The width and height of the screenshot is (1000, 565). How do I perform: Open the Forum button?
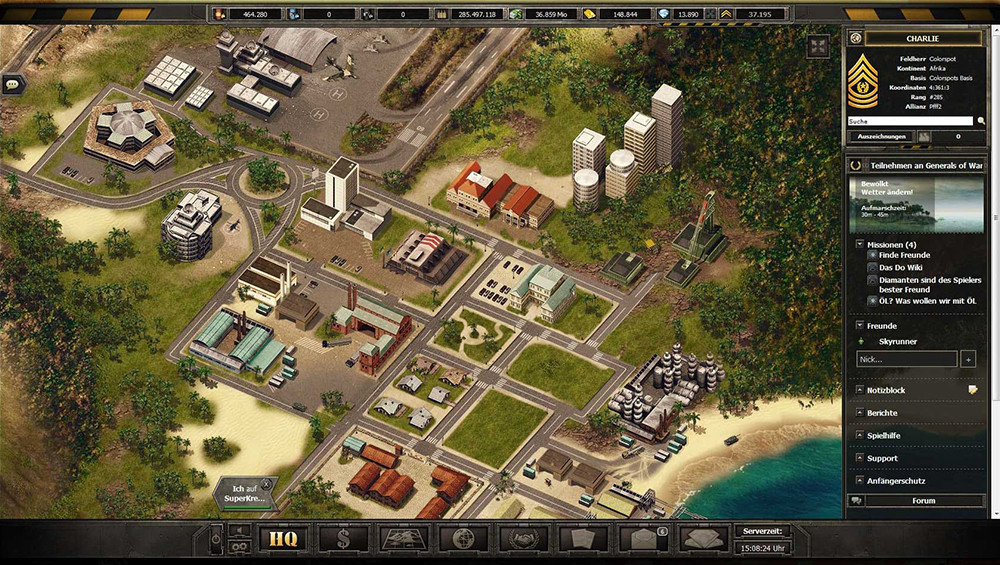(923, 501)
